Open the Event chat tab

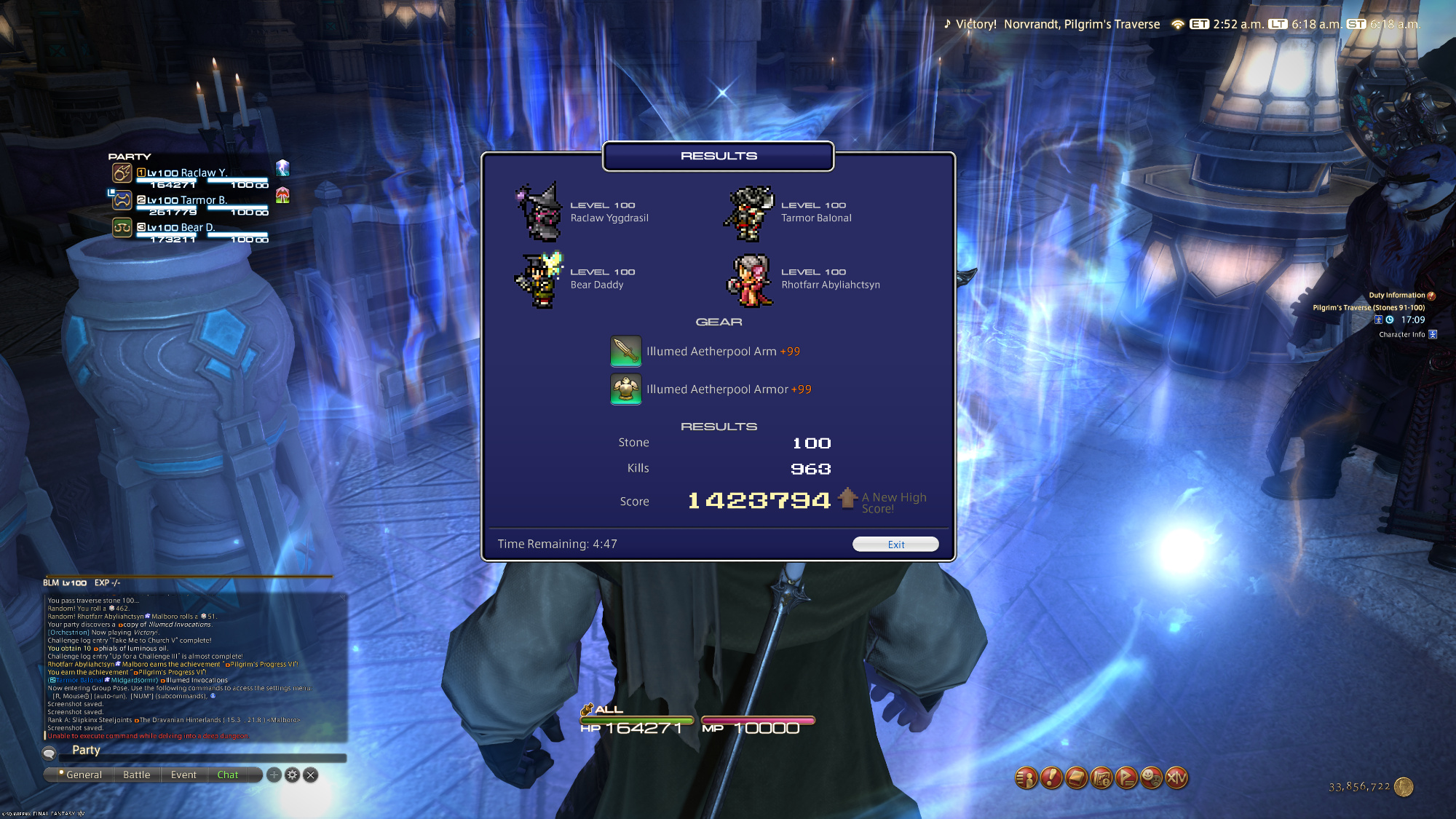(183, 775)
